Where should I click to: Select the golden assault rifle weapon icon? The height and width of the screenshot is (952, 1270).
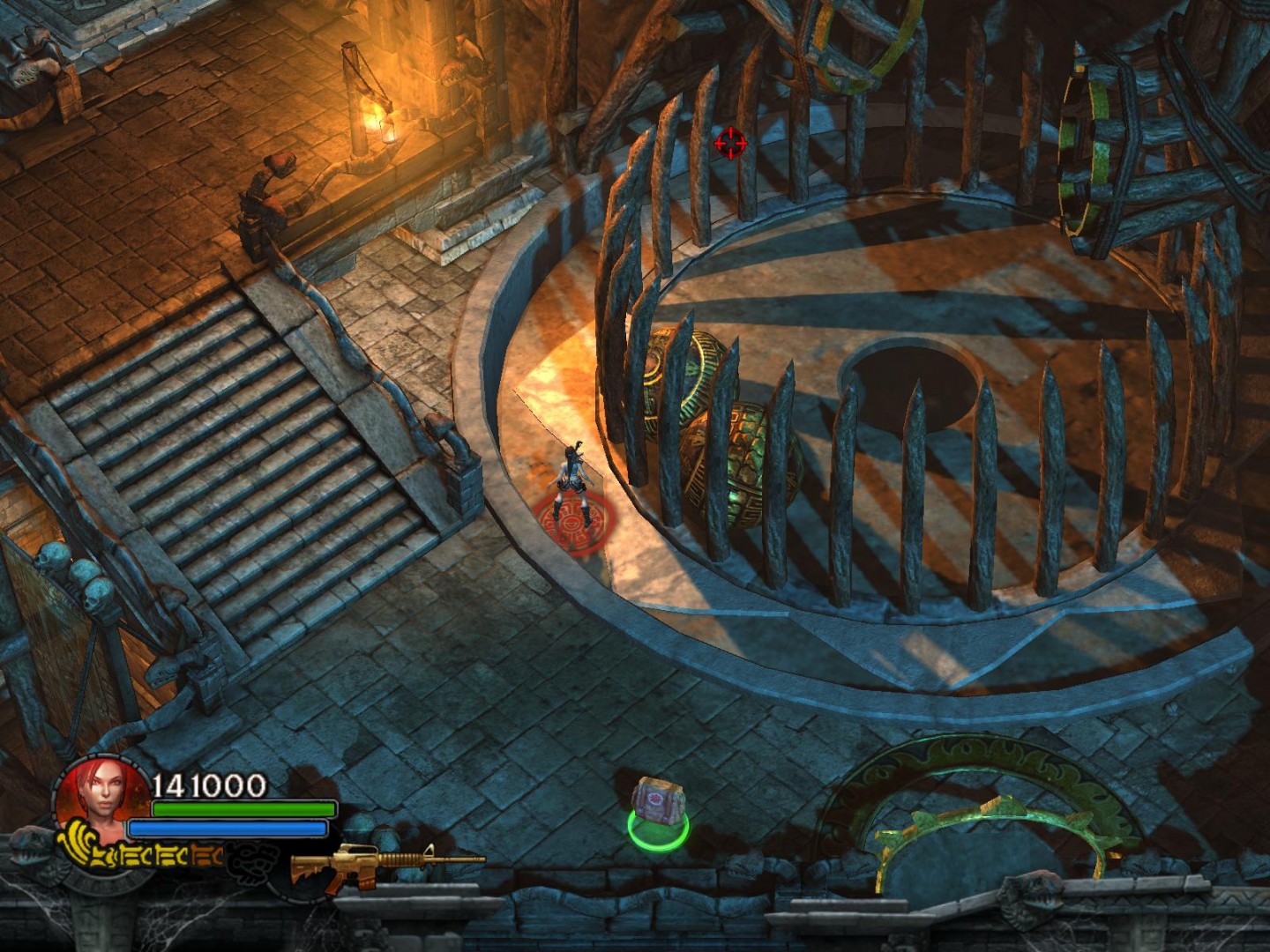click(385, 863)
